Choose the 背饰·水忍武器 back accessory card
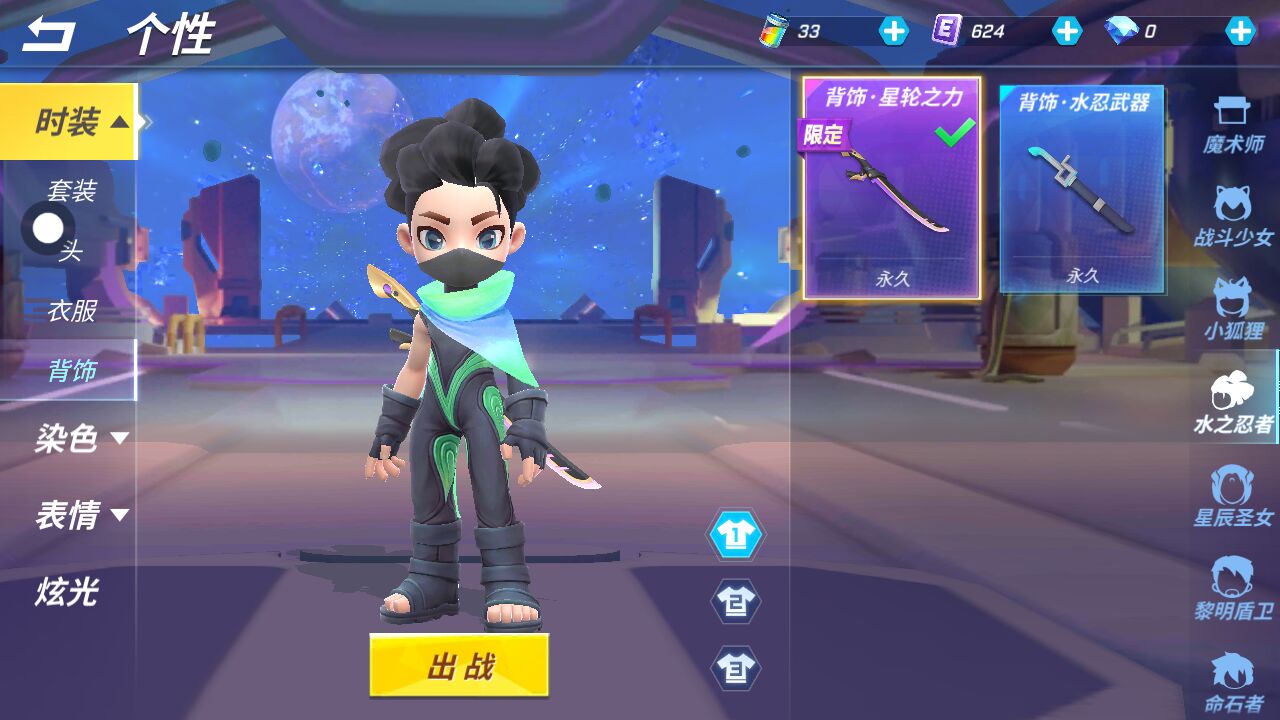 point(1083,188)
